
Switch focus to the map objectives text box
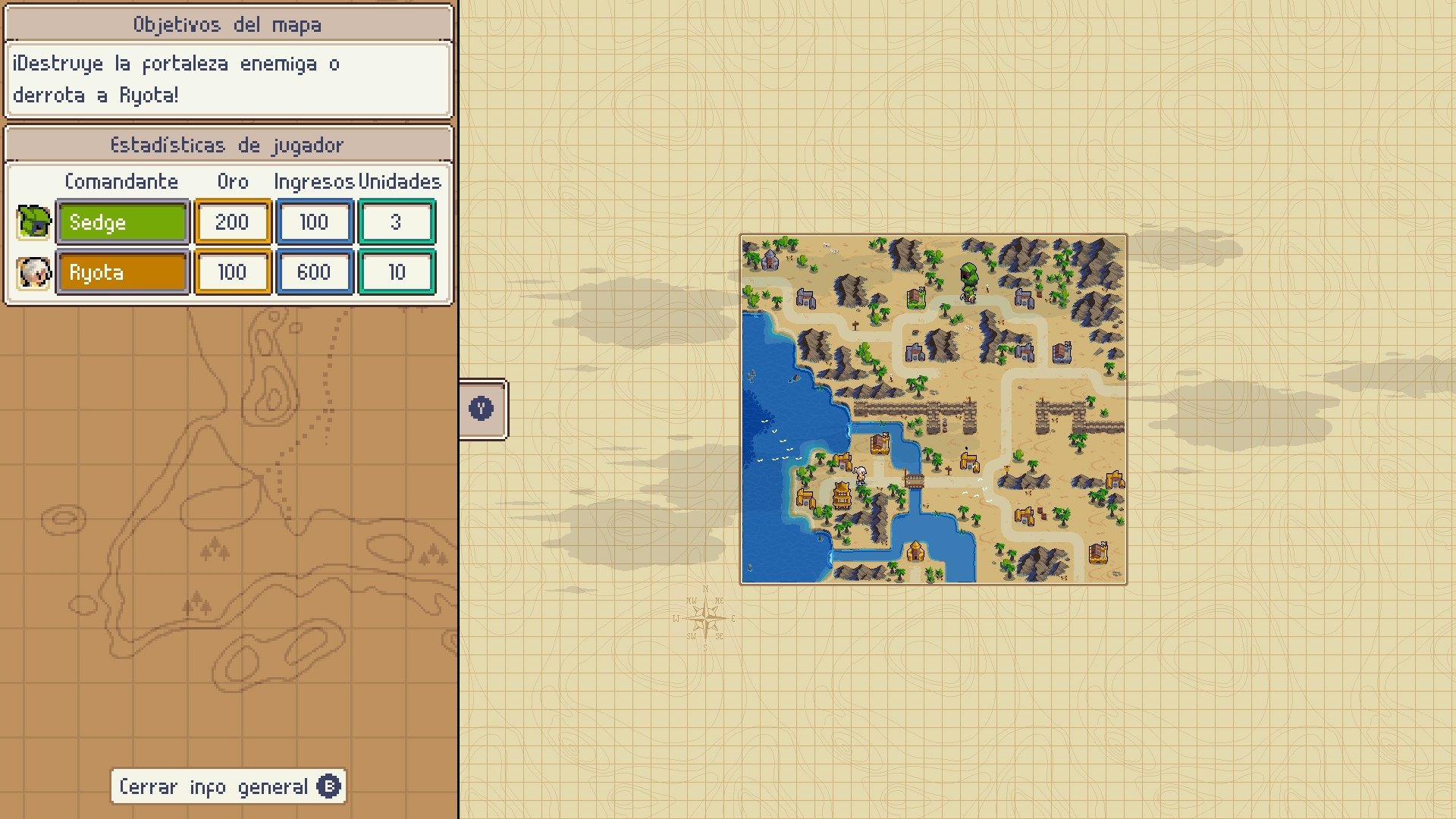[x=227, y=78]
